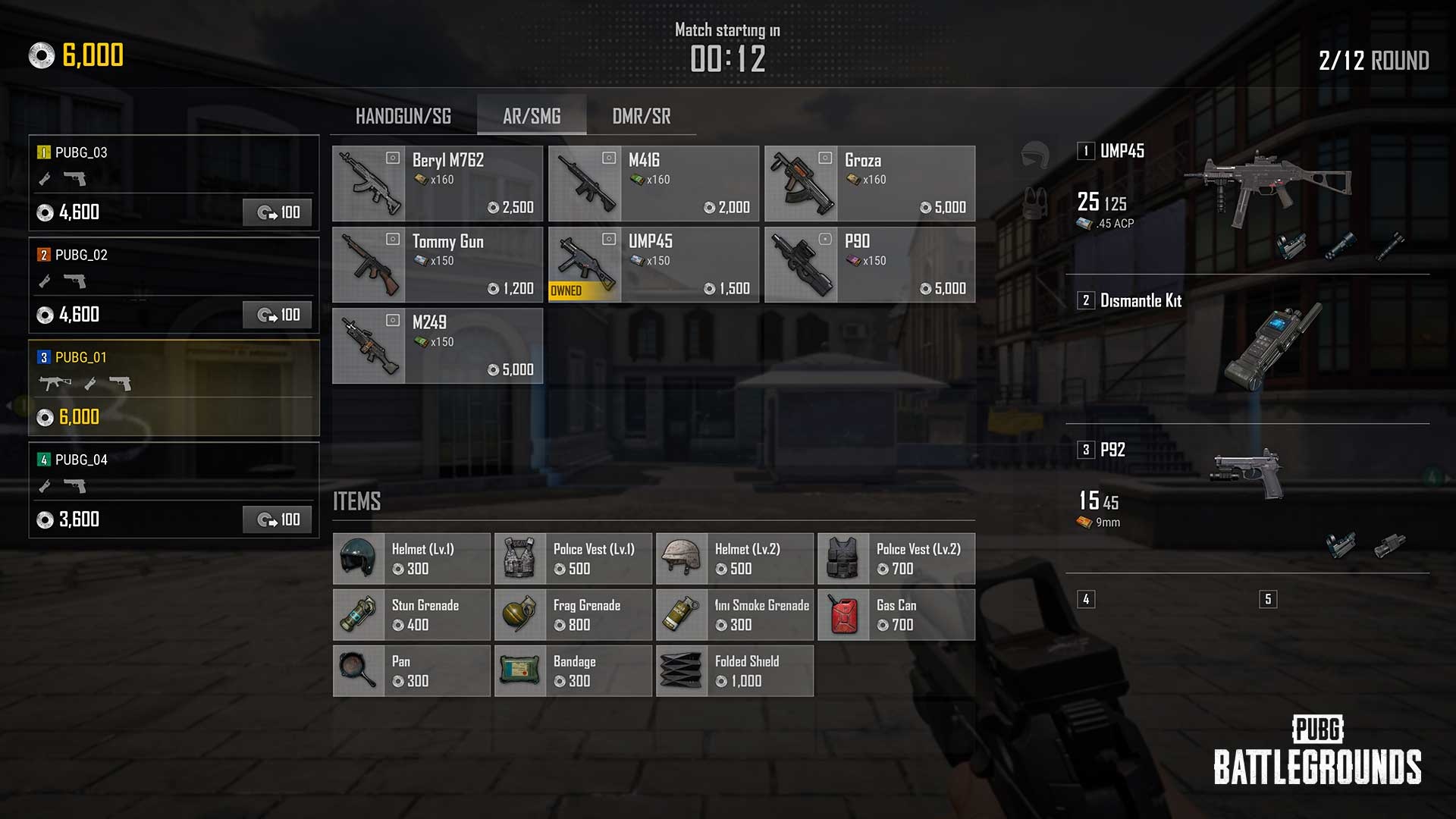The height and width of the screenshot is (819, 1456).
Task: Buy Helmet (Lv.1) for 300
Action: tap(412, 559)
